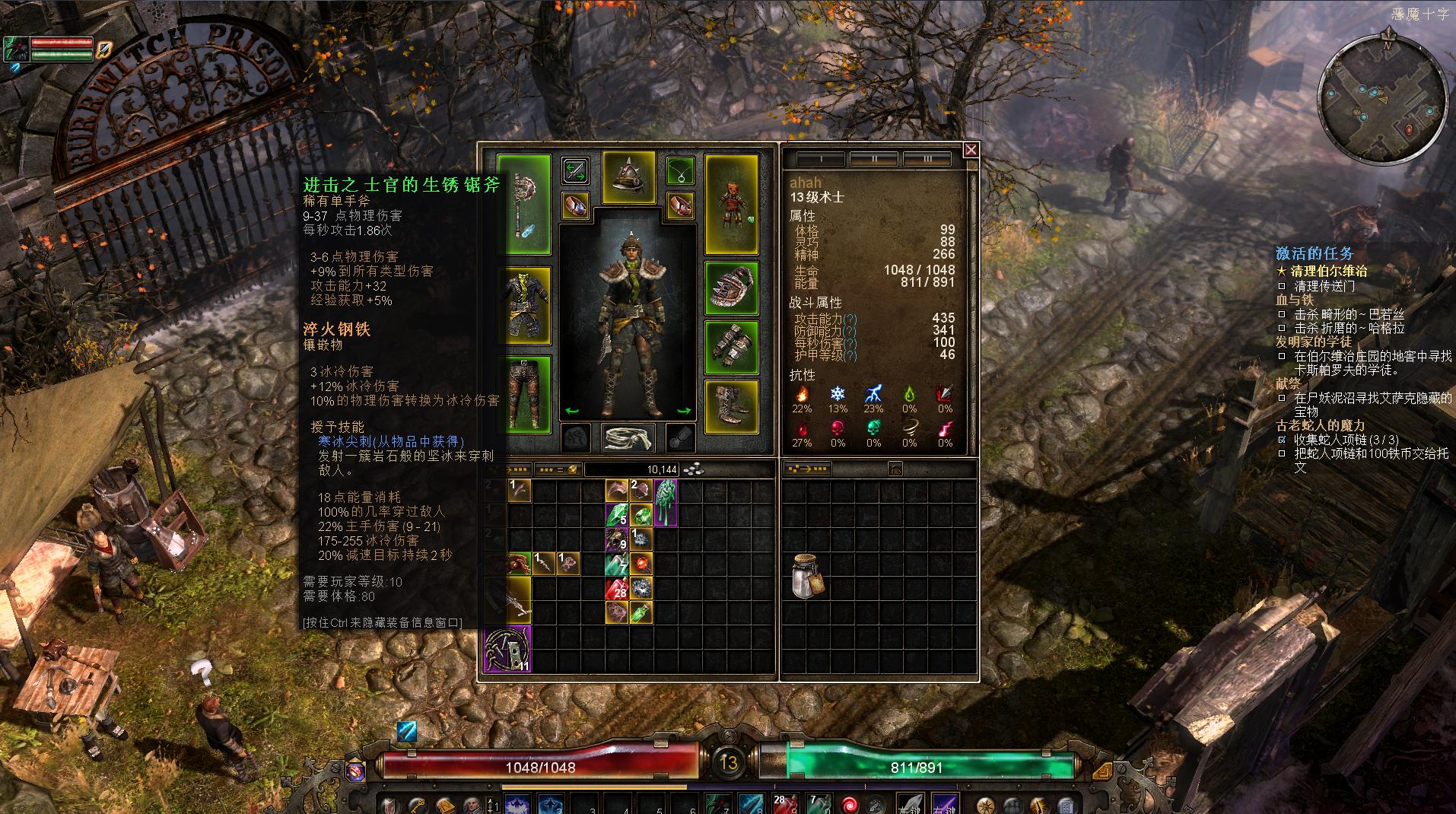Close the character inventory window

pos(971,150)
